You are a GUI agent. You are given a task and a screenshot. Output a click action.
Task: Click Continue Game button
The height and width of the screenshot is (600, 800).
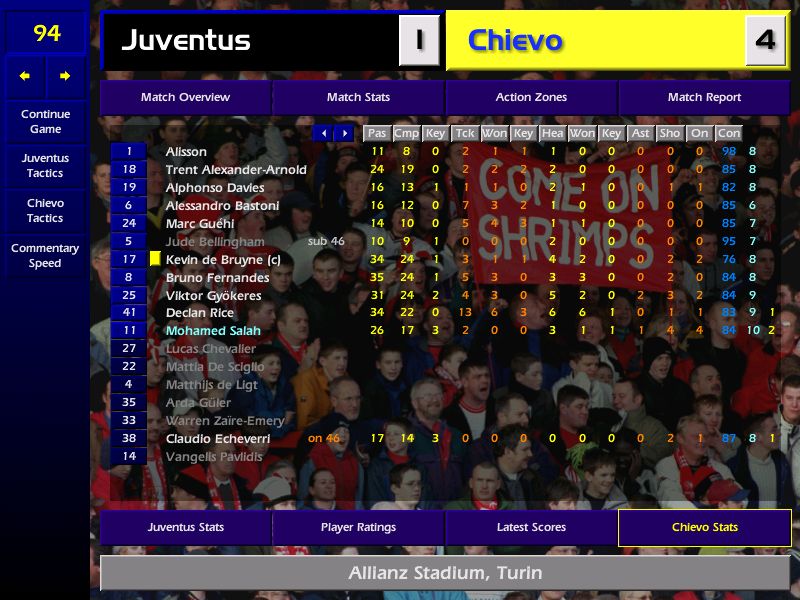[x=45, y=122]
